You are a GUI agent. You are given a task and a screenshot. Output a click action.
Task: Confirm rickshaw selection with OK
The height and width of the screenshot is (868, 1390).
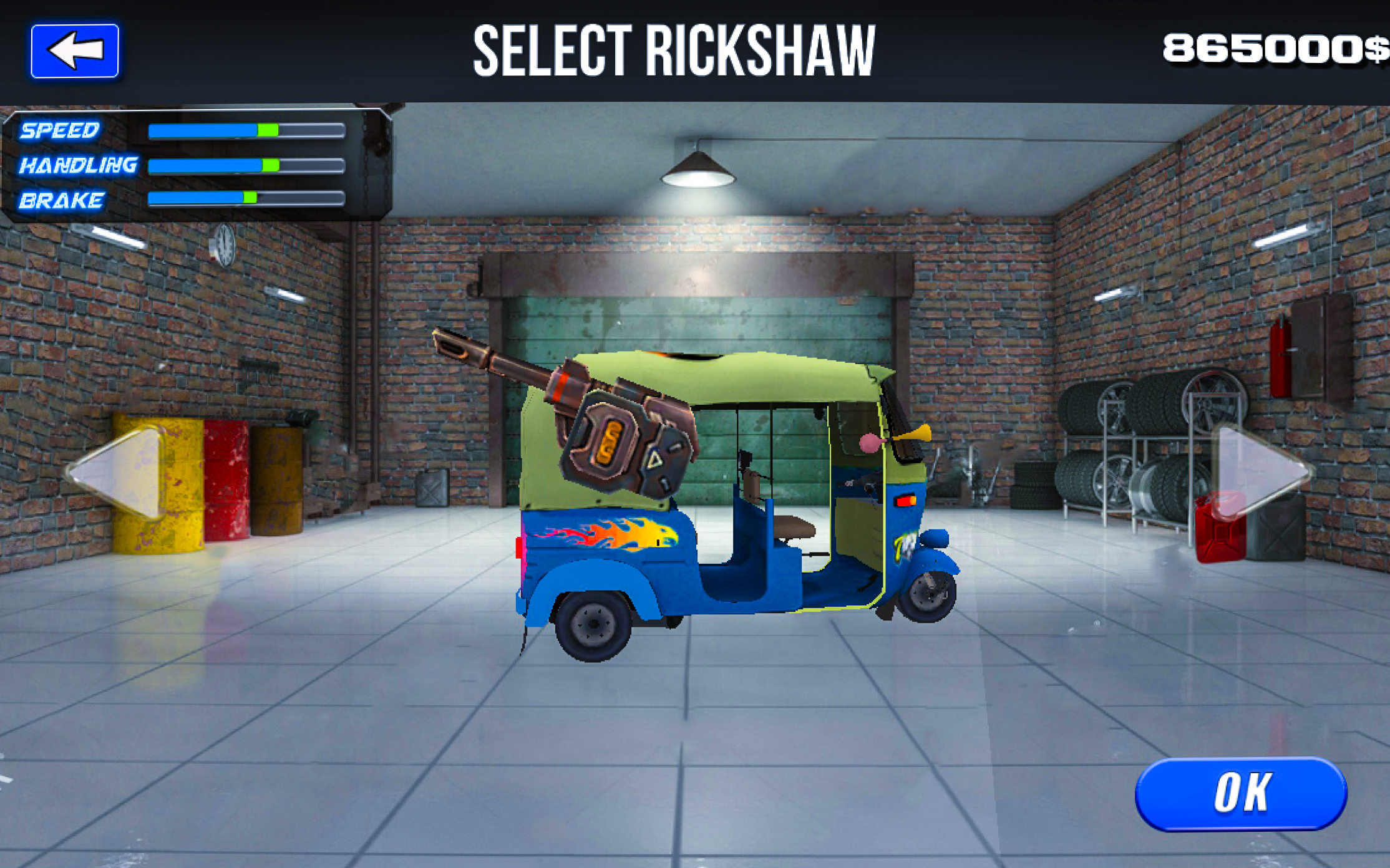tap(1240, 793)
